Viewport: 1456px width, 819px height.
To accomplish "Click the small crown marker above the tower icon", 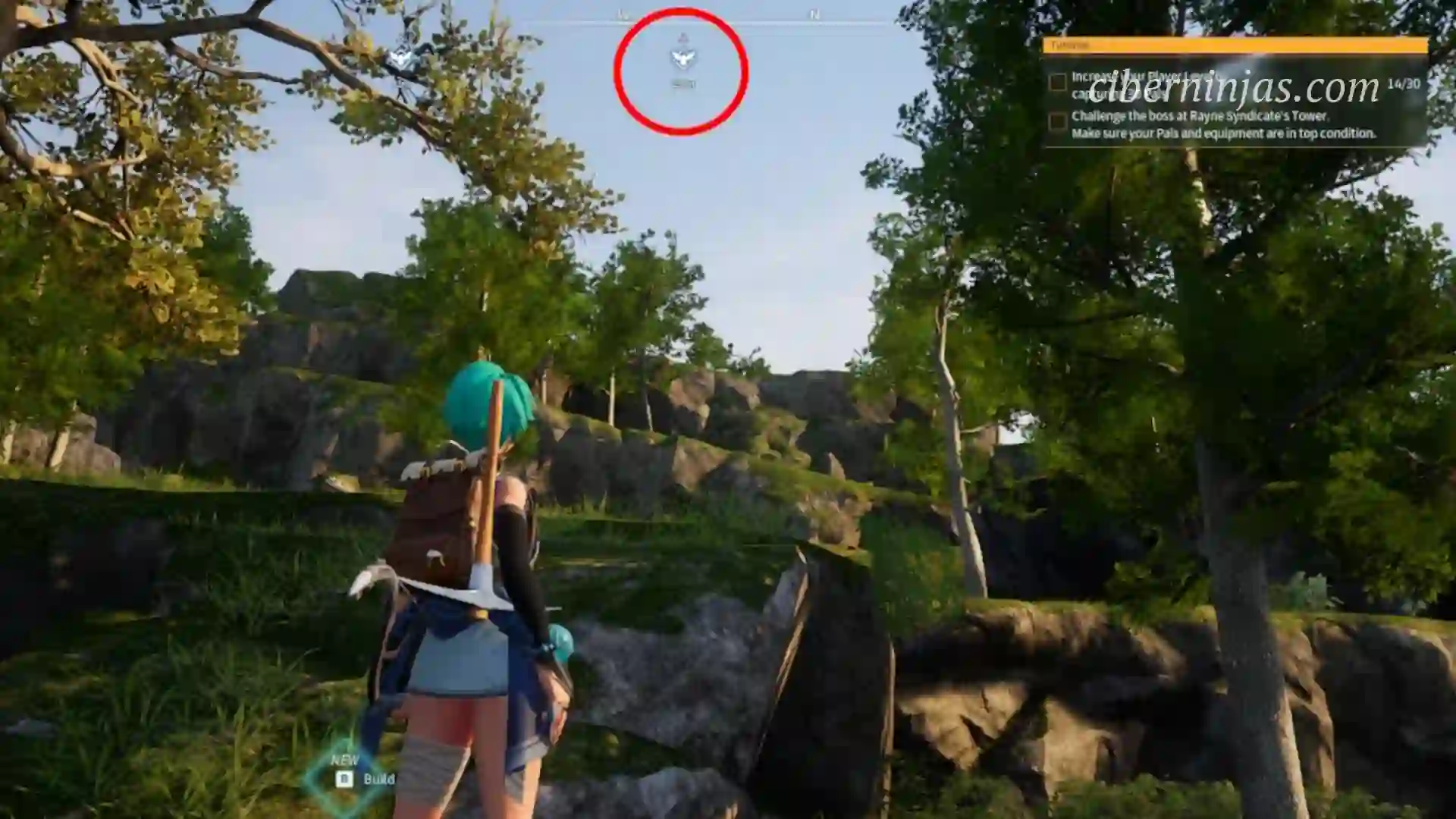I will tap(682, 36).
